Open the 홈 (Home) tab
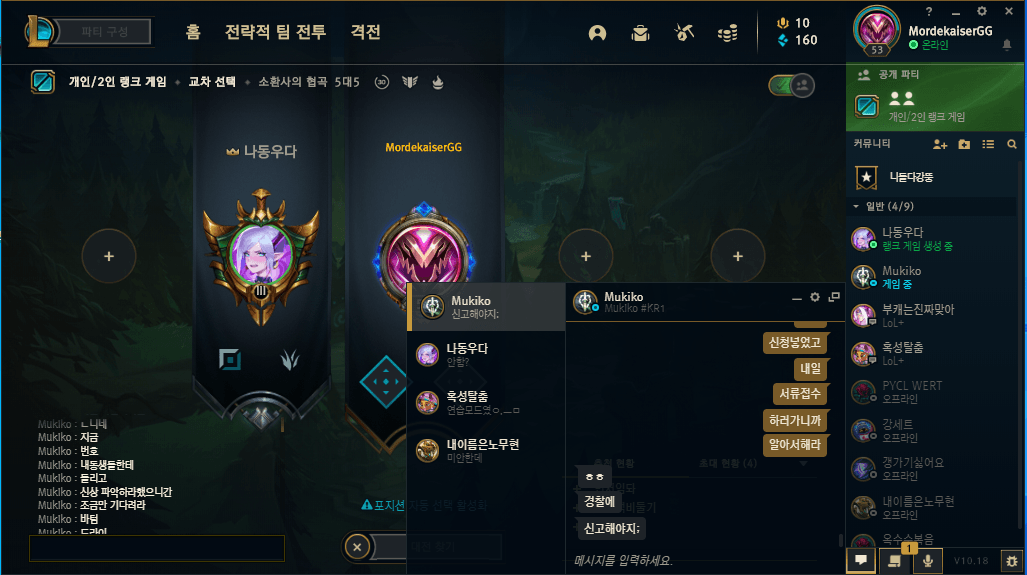The width and height of the screenshot is (1027, 575). click(193, 32)
